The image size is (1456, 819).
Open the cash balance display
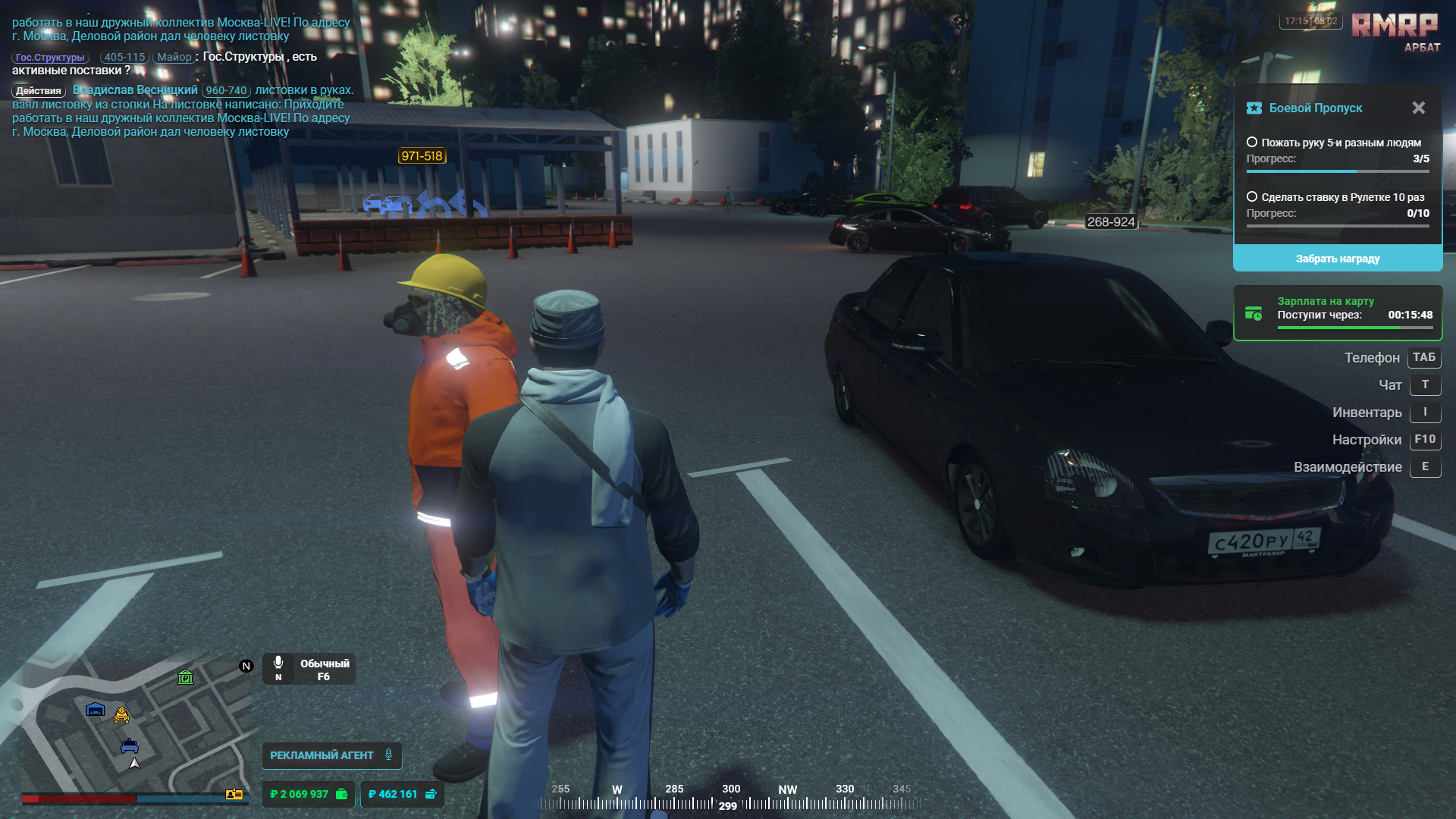coord(308,794)
